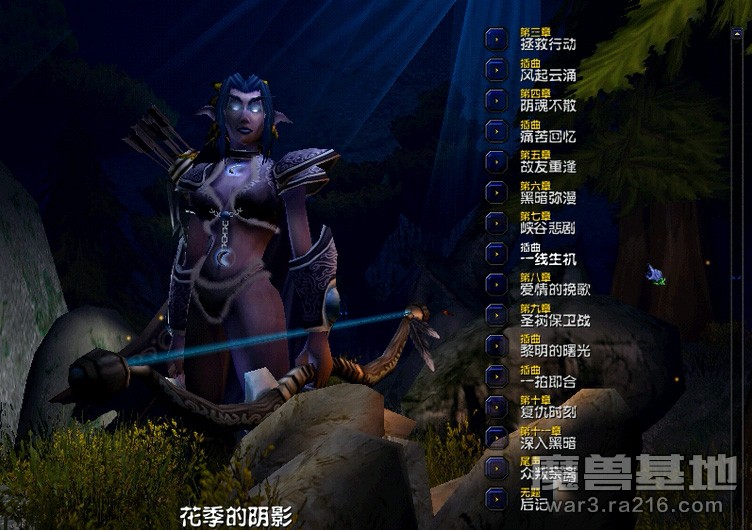
Task: Choose the interlude 风起云涌
Action: point(497,70)
